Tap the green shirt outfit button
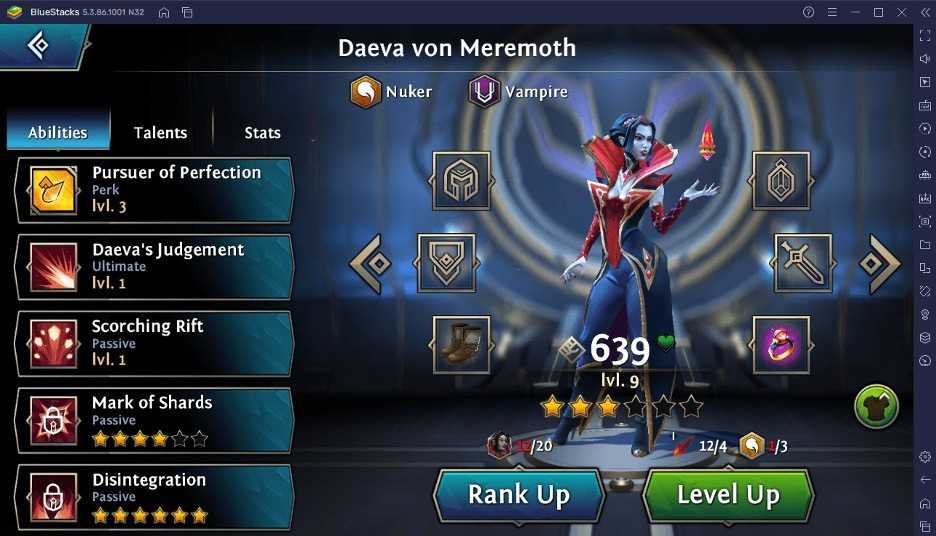The height and width of the screenshot is (536, 936). point(876,407)
